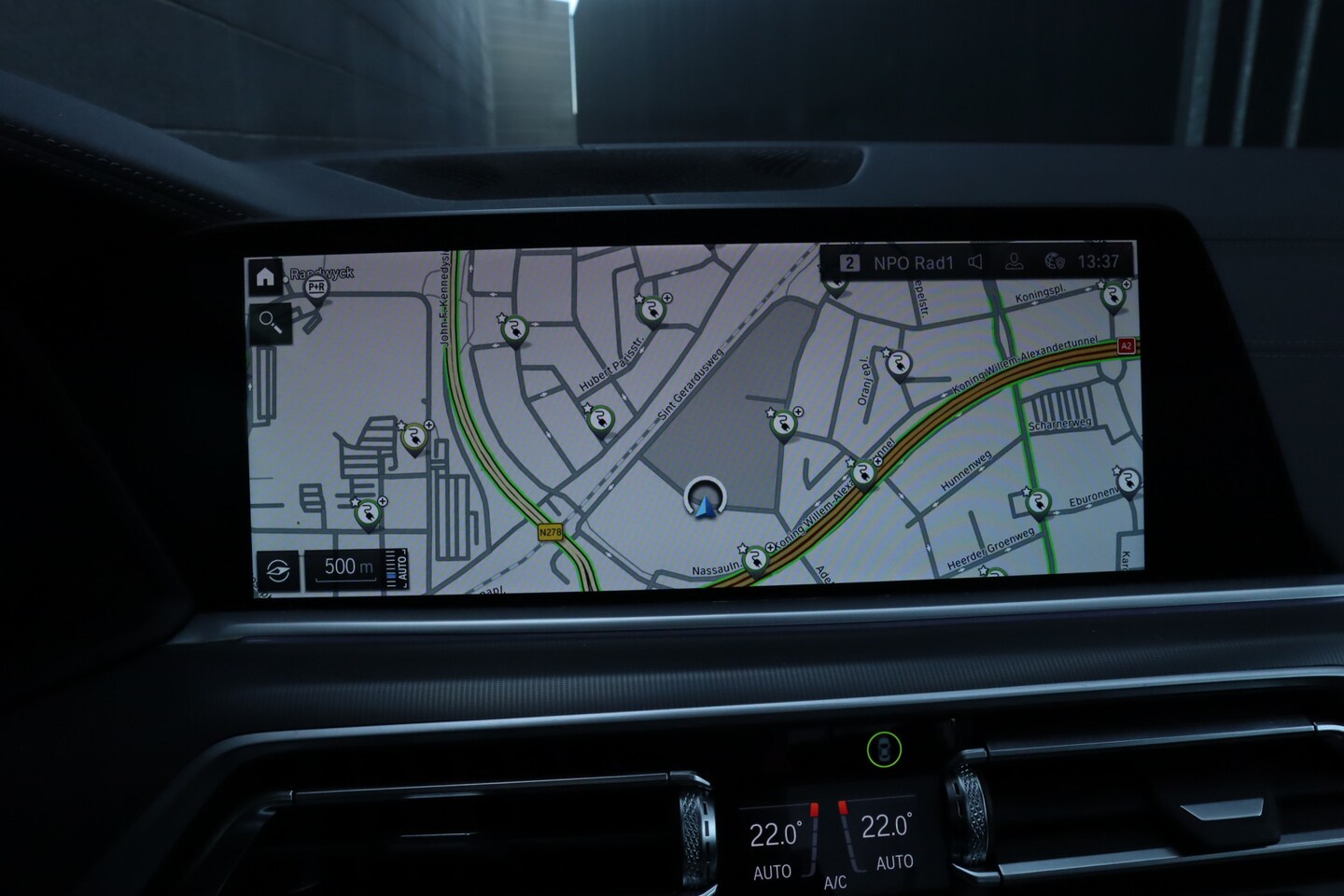This screenshot has height=896, width=1344.
Task: Select the charging station near Koningspl.
Action: tap(1112, 297)
